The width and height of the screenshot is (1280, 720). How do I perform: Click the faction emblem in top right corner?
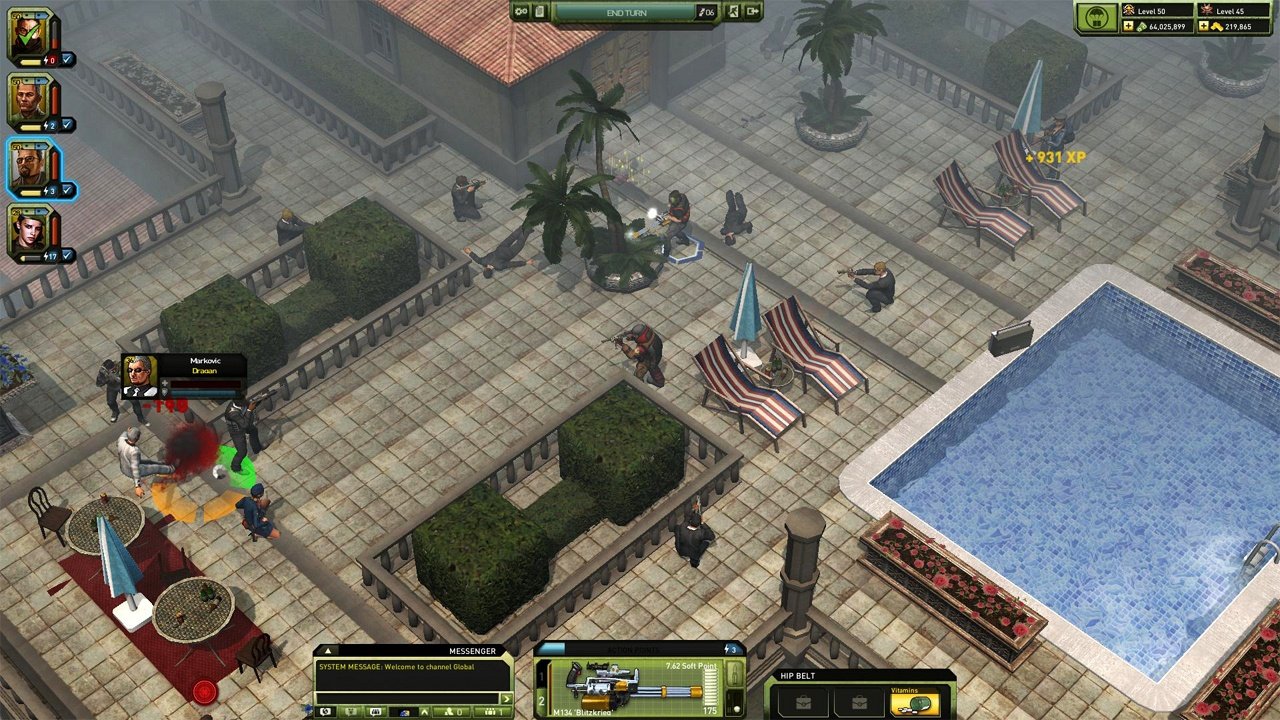click(x=1129, y=9)
